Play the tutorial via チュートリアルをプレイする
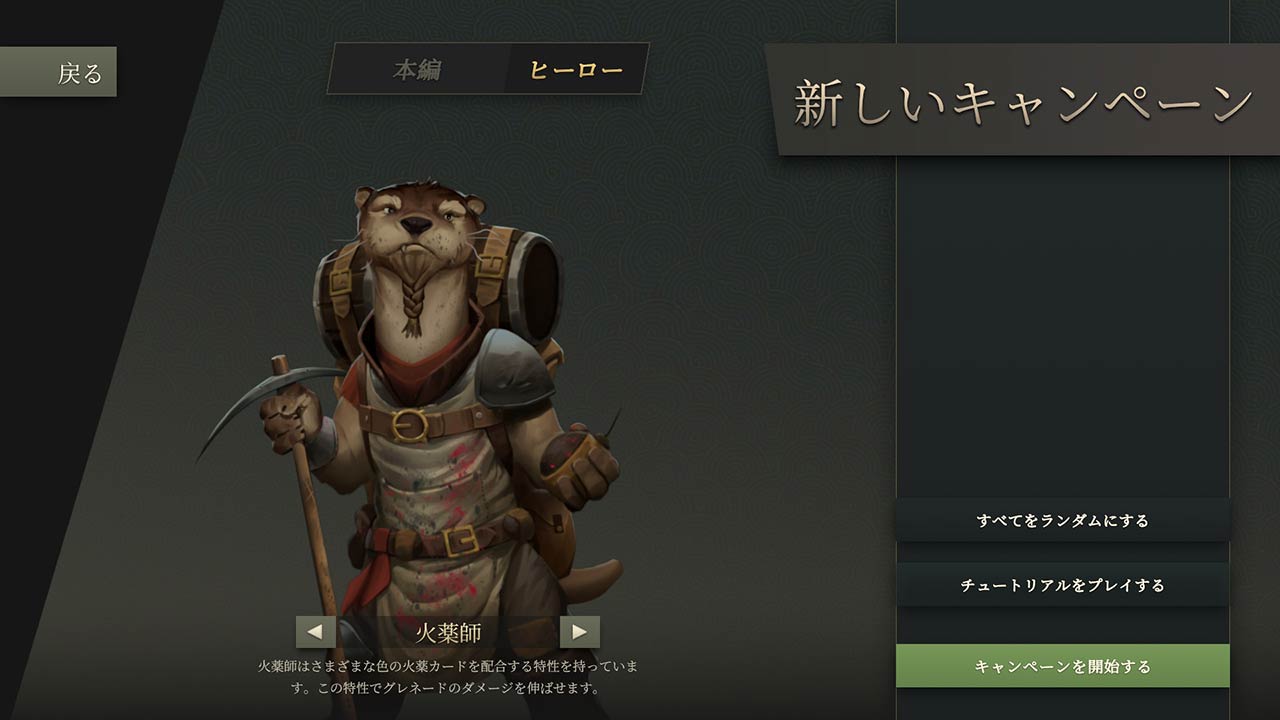 tap(1062, 585)
